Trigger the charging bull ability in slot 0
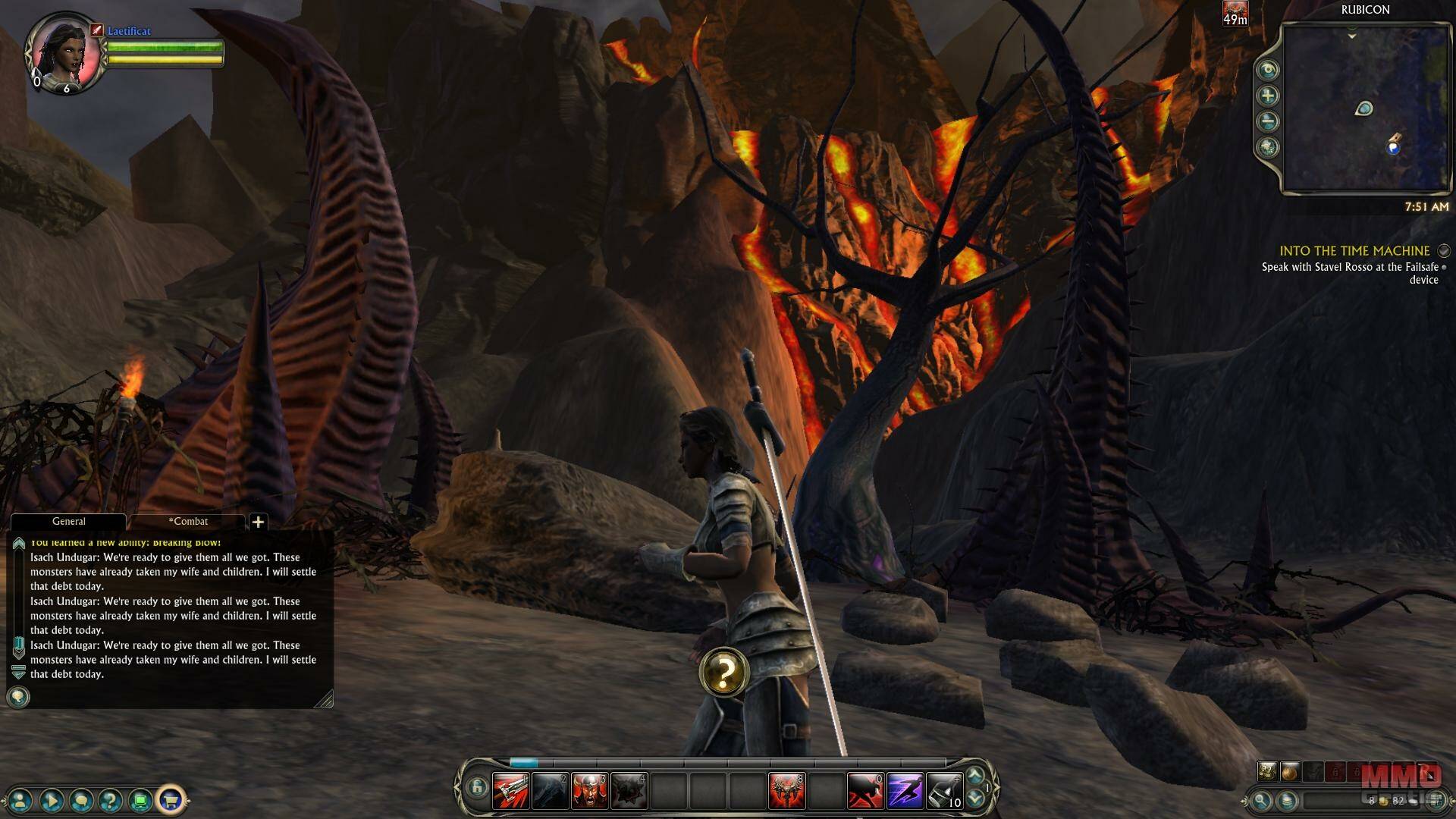The image size is (1456, 819). (865, 791)
